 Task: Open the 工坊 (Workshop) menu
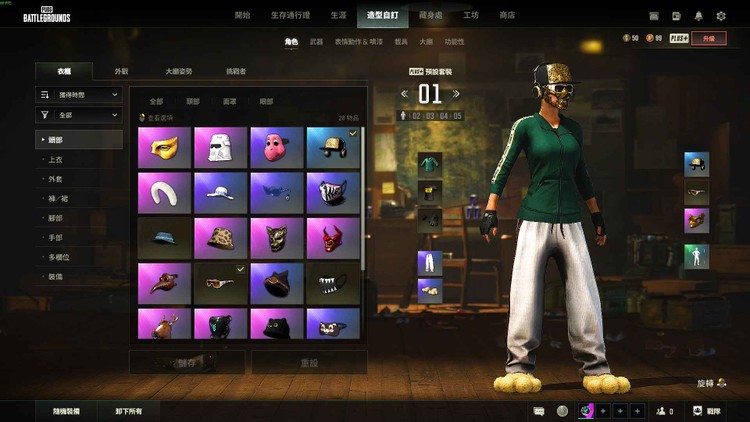pyautogui.click(x=471, y=16)
